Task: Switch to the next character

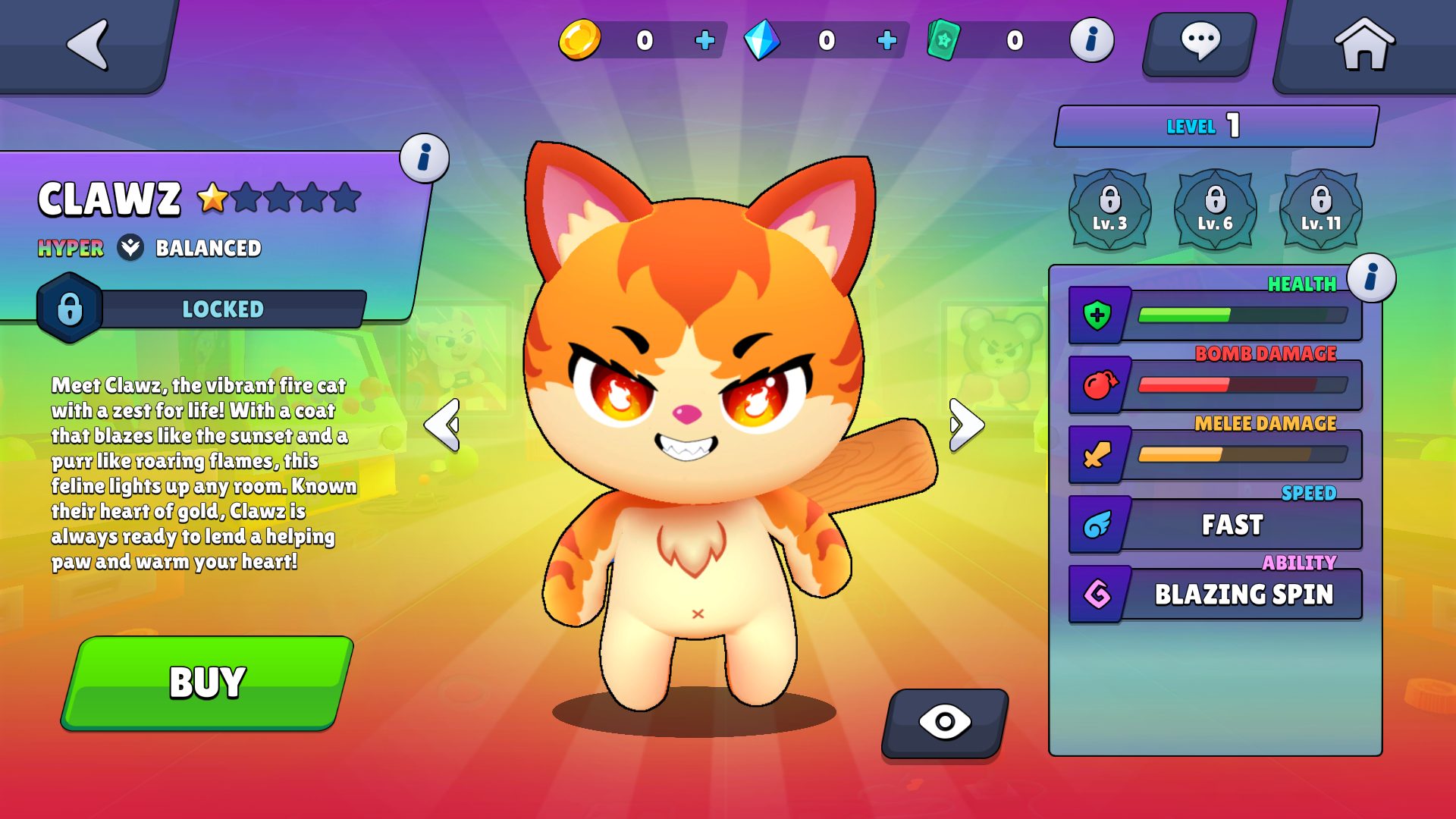Action: pyautogui.click(x=967, y=425)
